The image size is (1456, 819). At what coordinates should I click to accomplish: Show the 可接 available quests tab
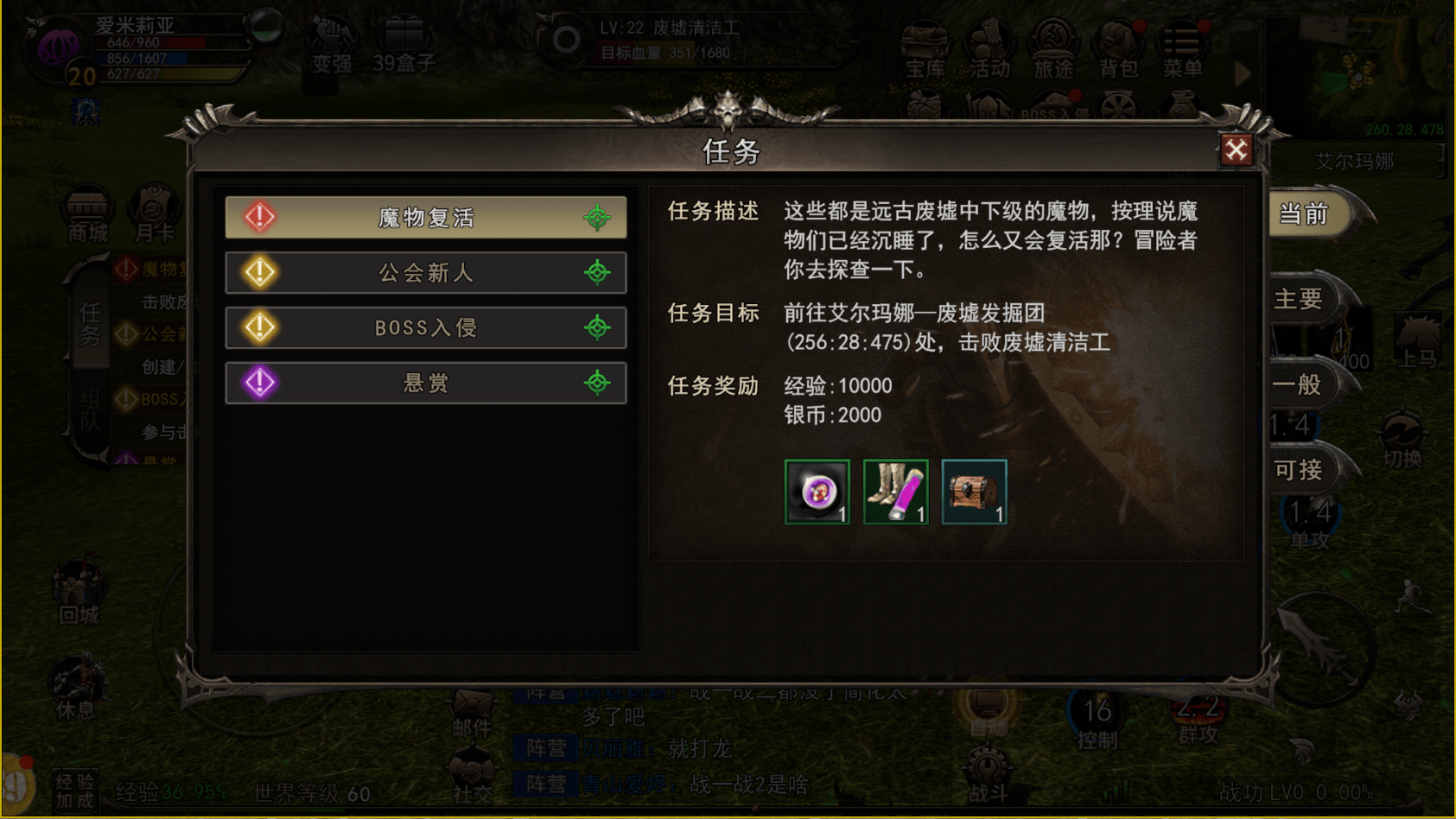pyautogui.click(x=1299, y=470)
